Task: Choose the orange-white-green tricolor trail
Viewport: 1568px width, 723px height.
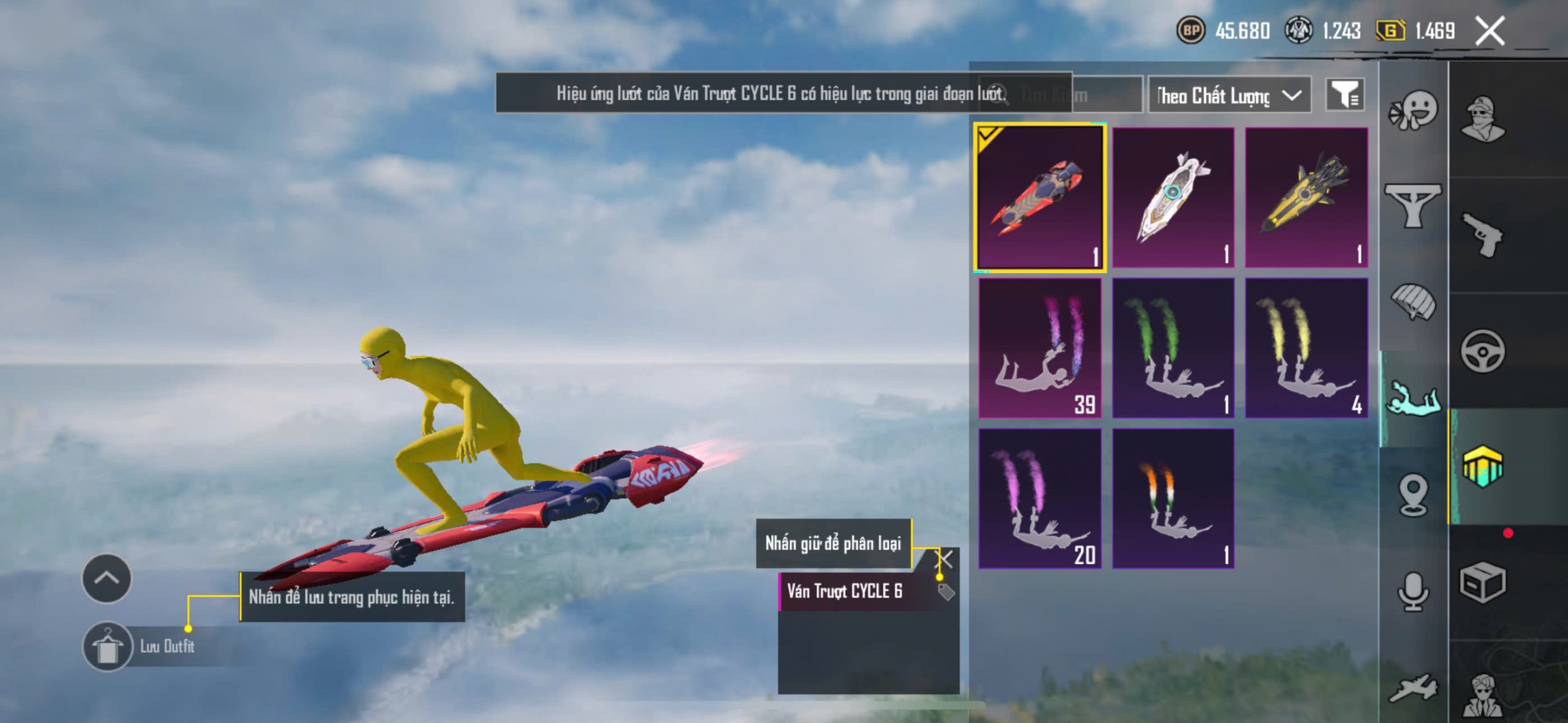Action: coord(1172,498)
